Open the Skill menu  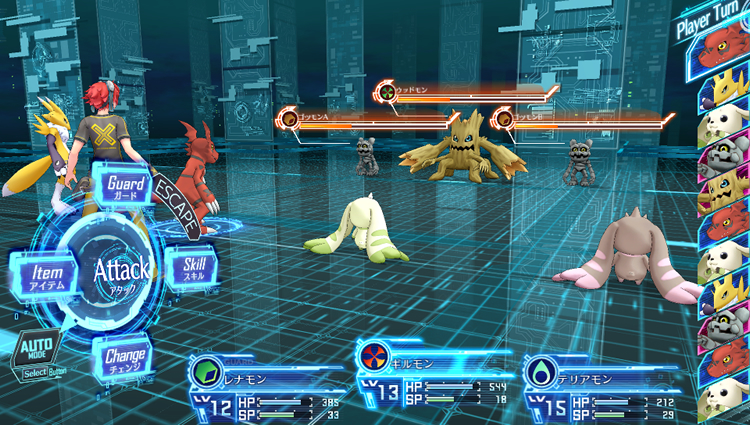pos(192,266)
